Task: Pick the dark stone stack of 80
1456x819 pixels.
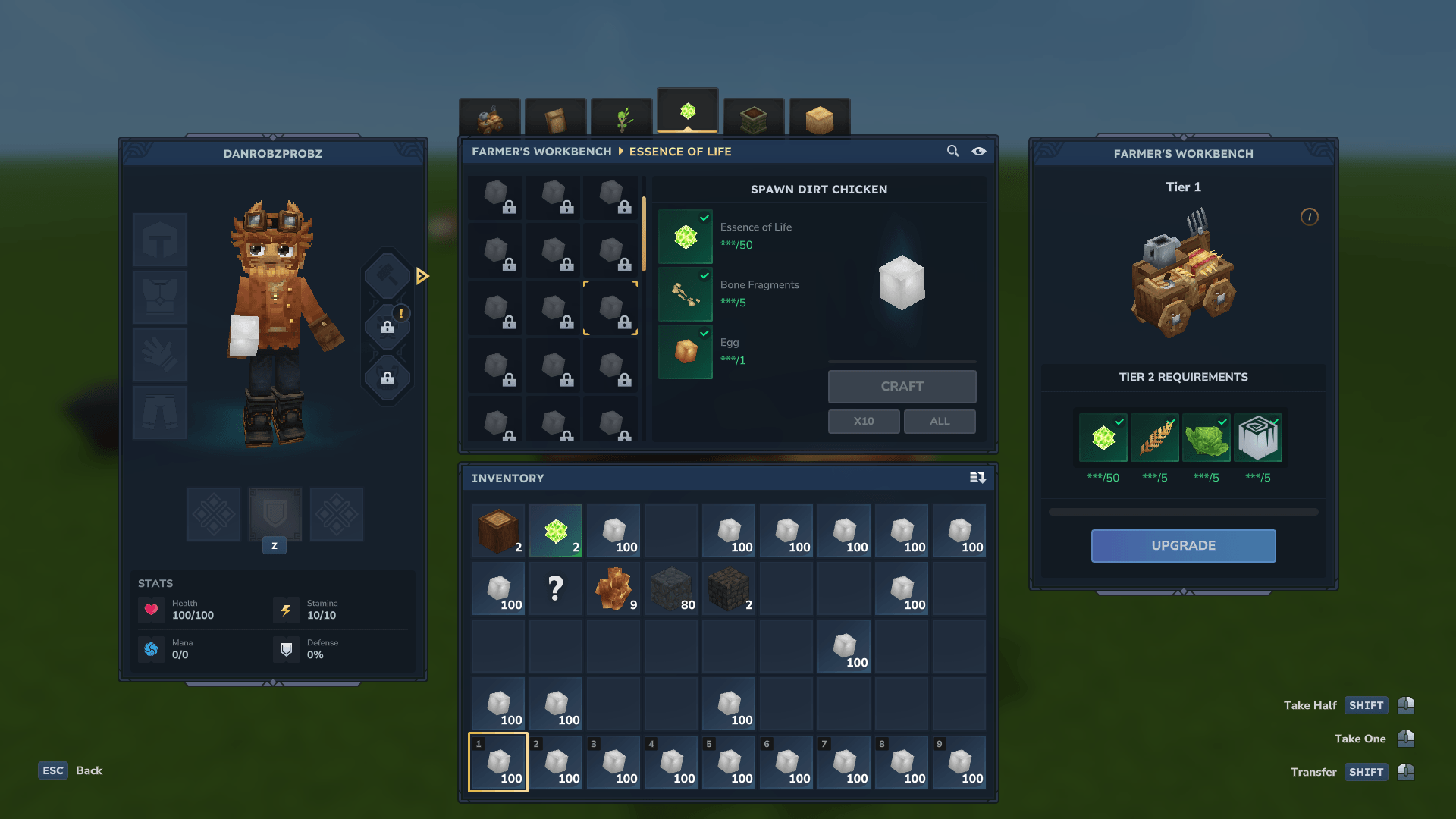Action: 671,588
